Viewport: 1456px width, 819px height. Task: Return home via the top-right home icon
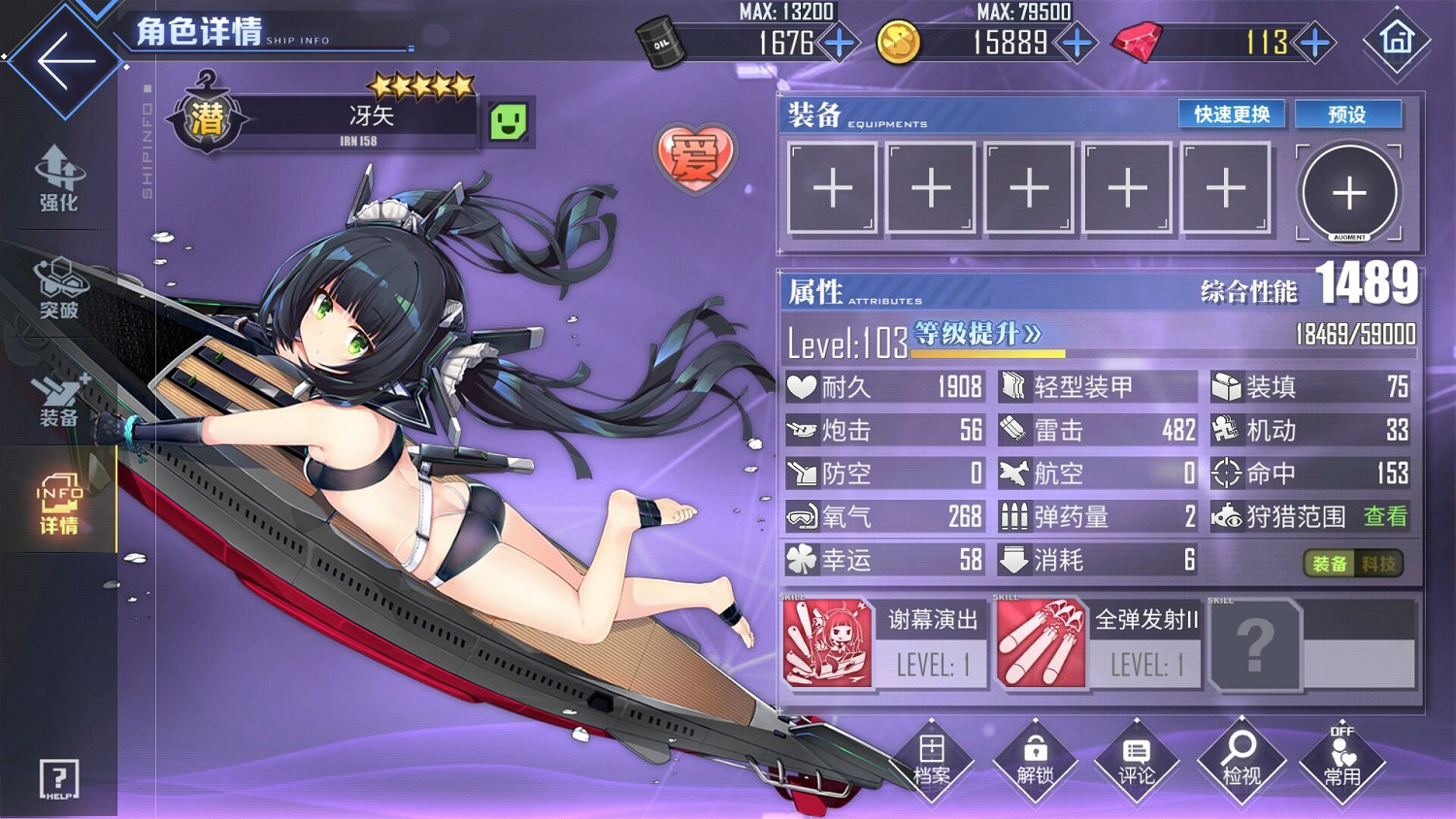(1395, 43)
